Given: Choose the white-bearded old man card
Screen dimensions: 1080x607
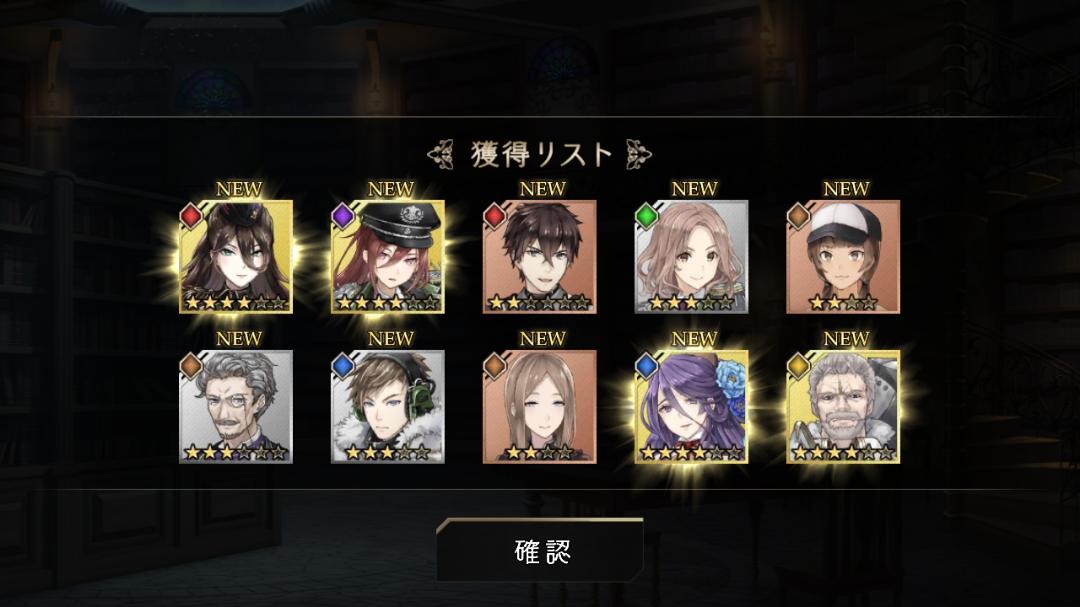Looking at the screenshot, I should pyautogui.click(x=843, y=407).
